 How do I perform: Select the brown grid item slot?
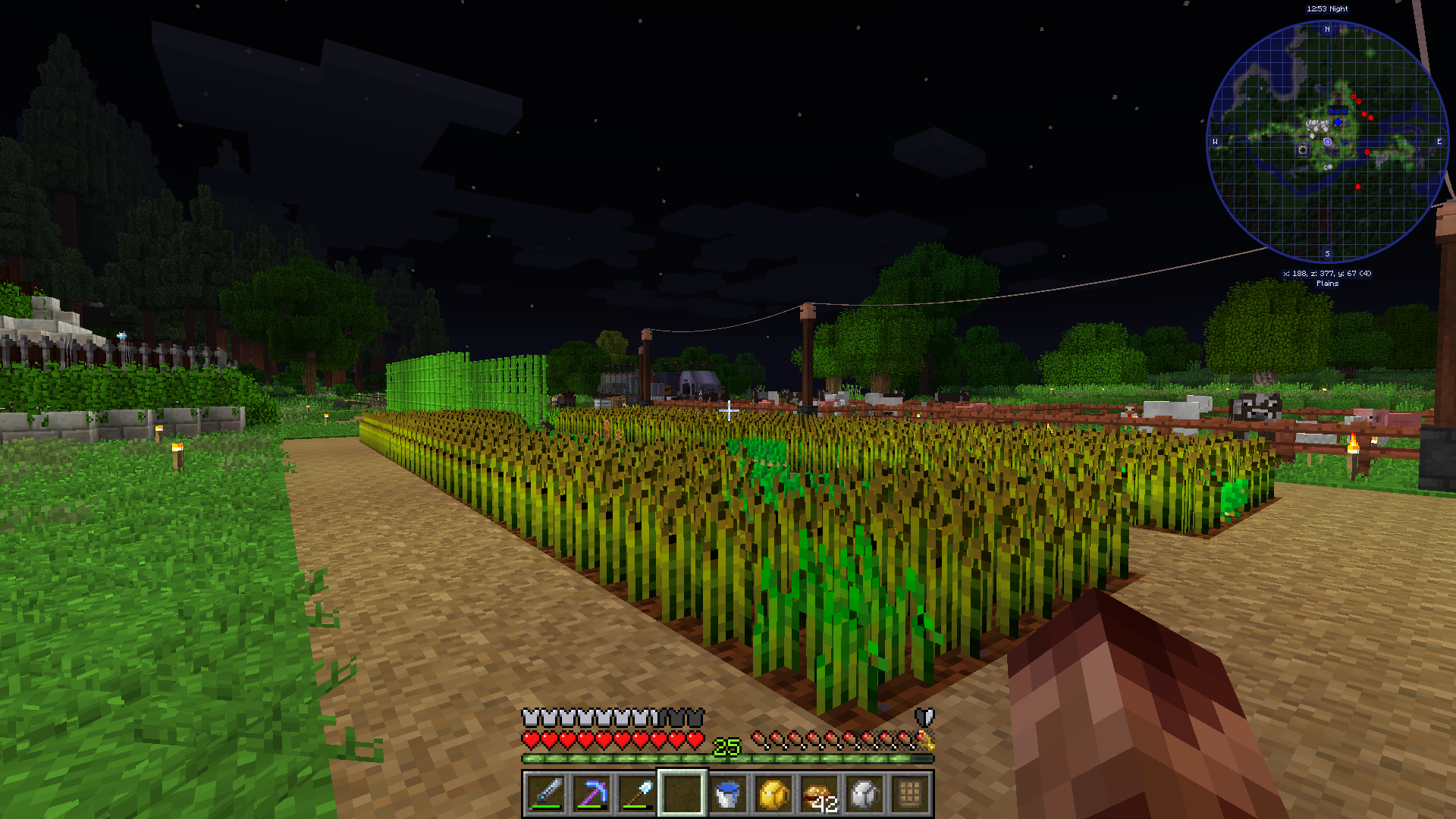coord(910,794)
